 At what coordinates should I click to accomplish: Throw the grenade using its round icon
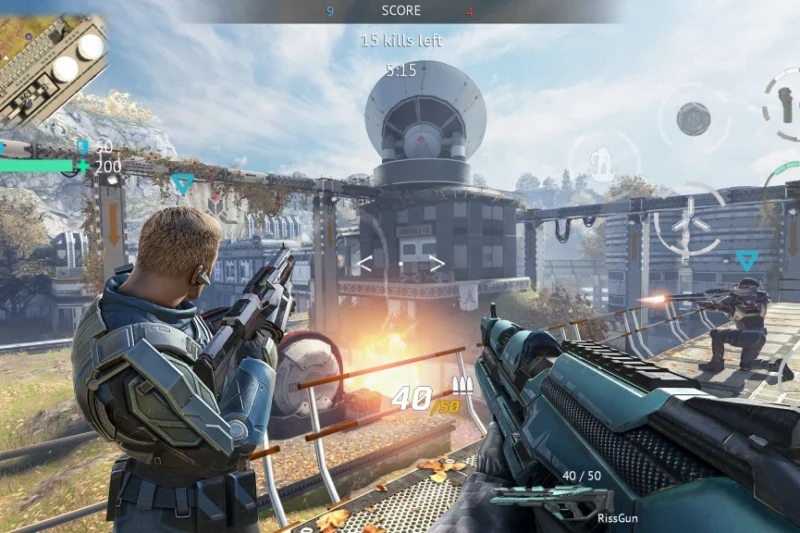(693, 119)
